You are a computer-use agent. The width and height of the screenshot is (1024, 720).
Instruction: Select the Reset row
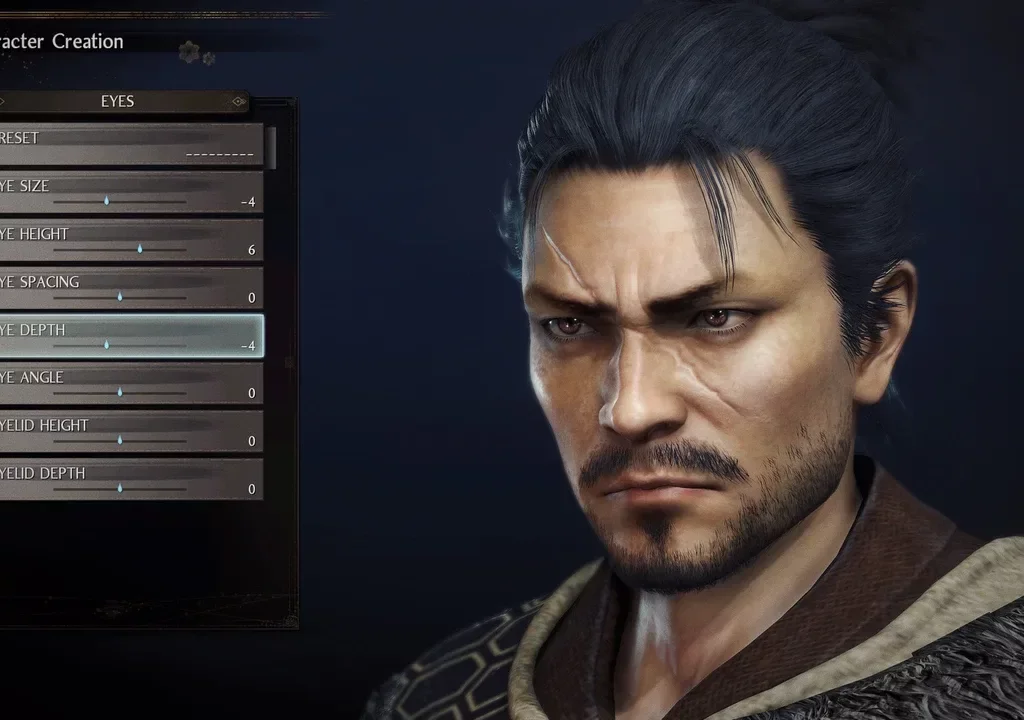pos(130,144)
